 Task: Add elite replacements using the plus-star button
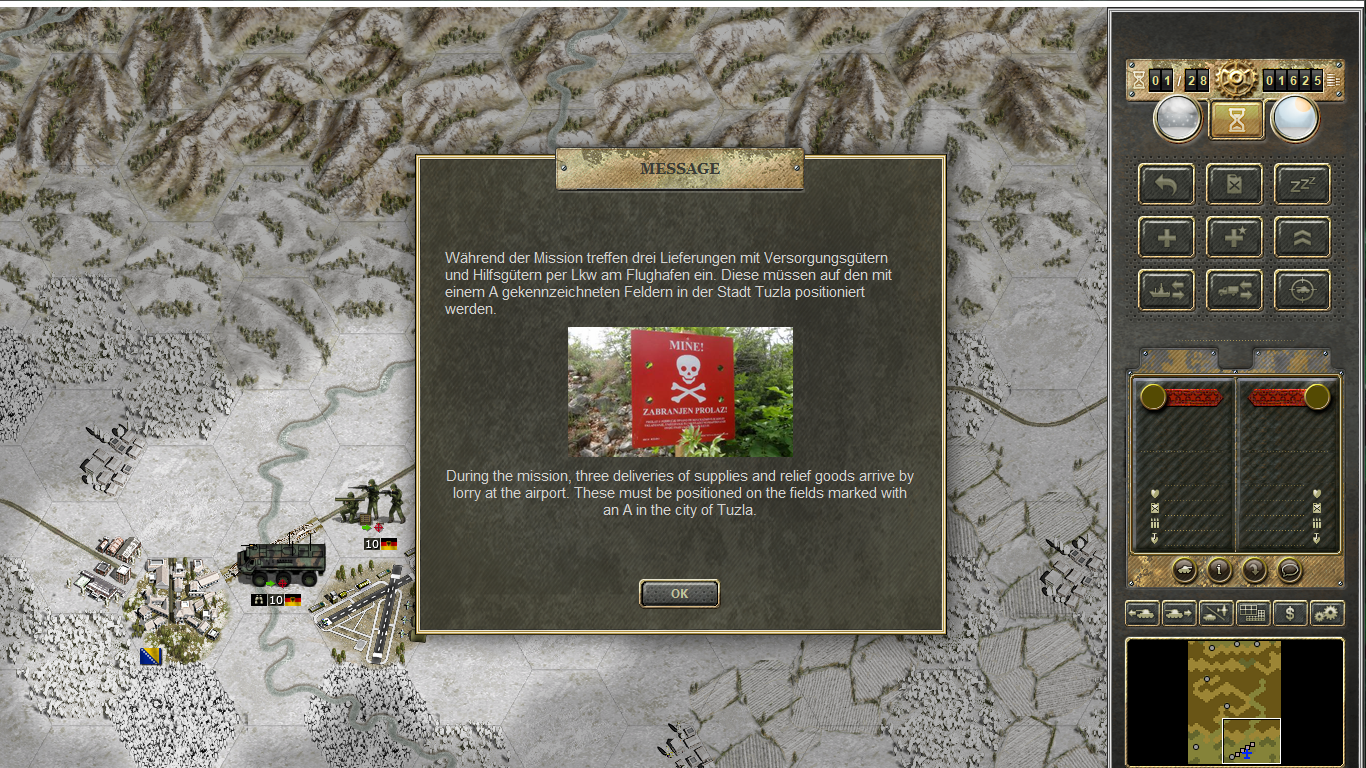[x=1234, y=238]
